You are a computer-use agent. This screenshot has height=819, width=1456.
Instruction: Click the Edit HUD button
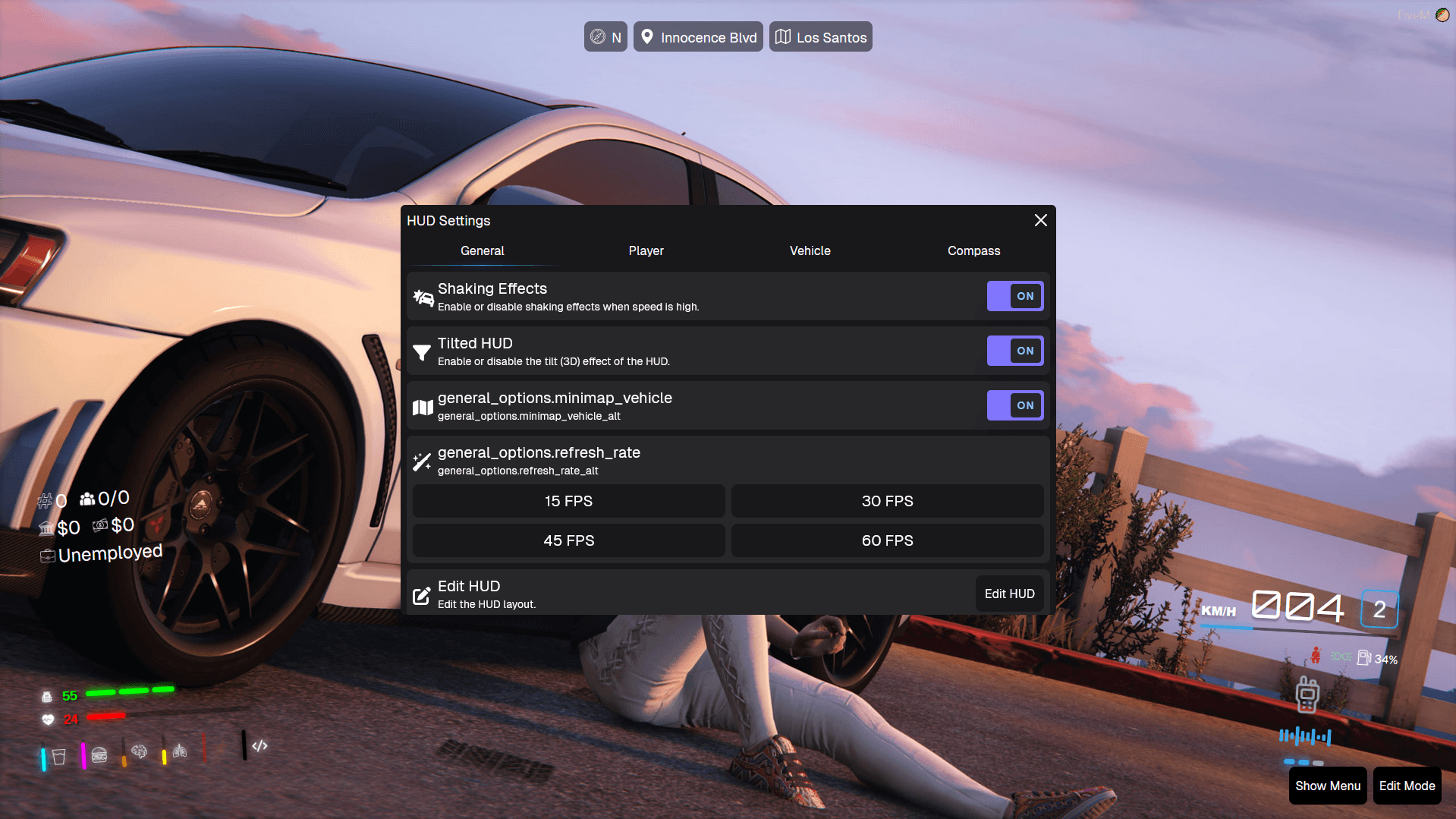1009,594
